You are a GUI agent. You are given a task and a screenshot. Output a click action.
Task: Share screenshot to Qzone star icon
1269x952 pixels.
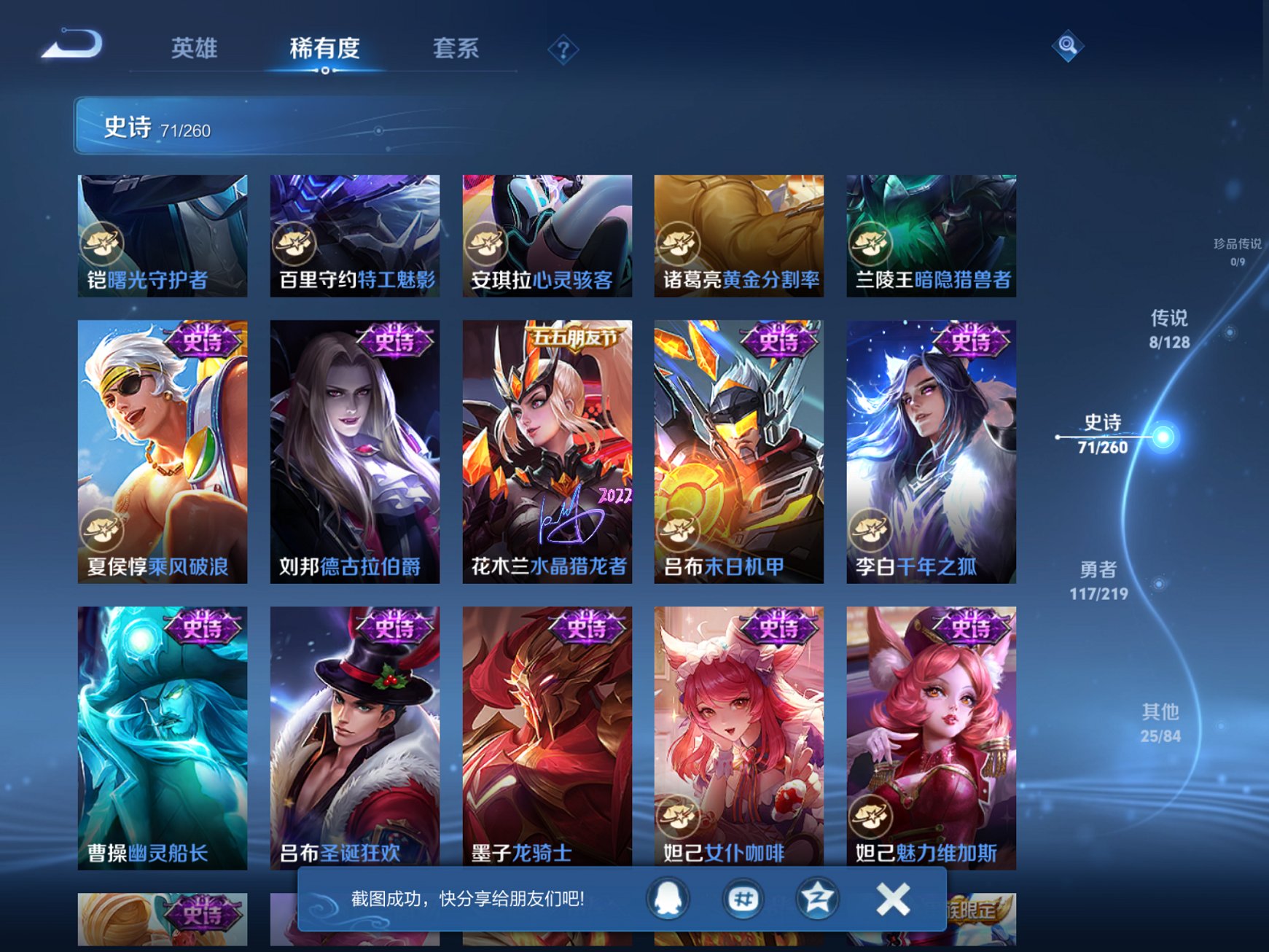click(x=818, y=899)
